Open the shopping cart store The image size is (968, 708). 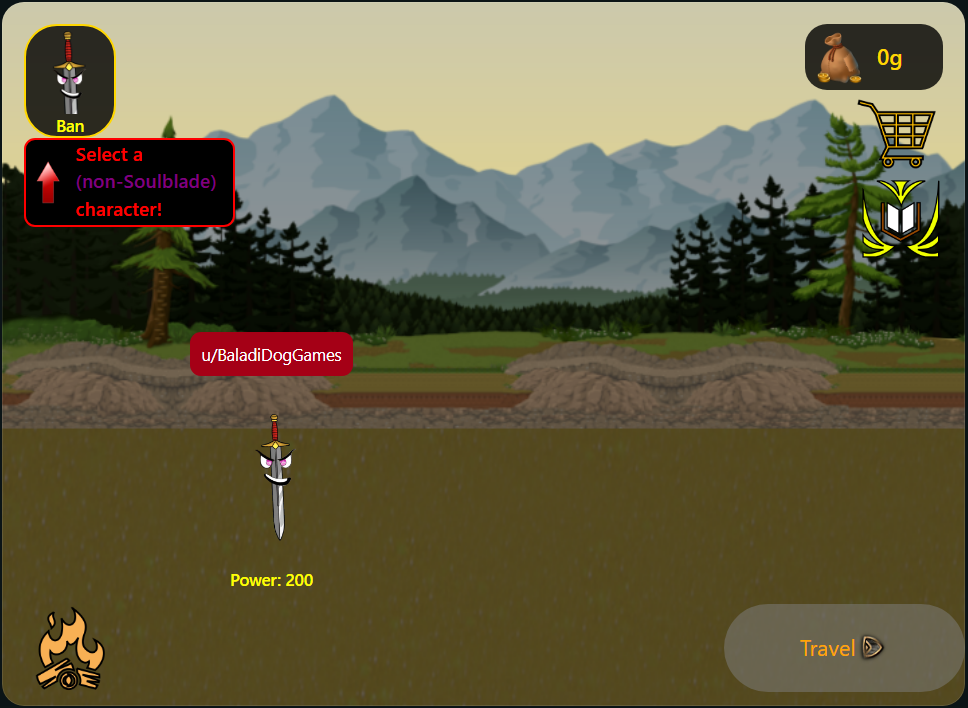(896, 132)
